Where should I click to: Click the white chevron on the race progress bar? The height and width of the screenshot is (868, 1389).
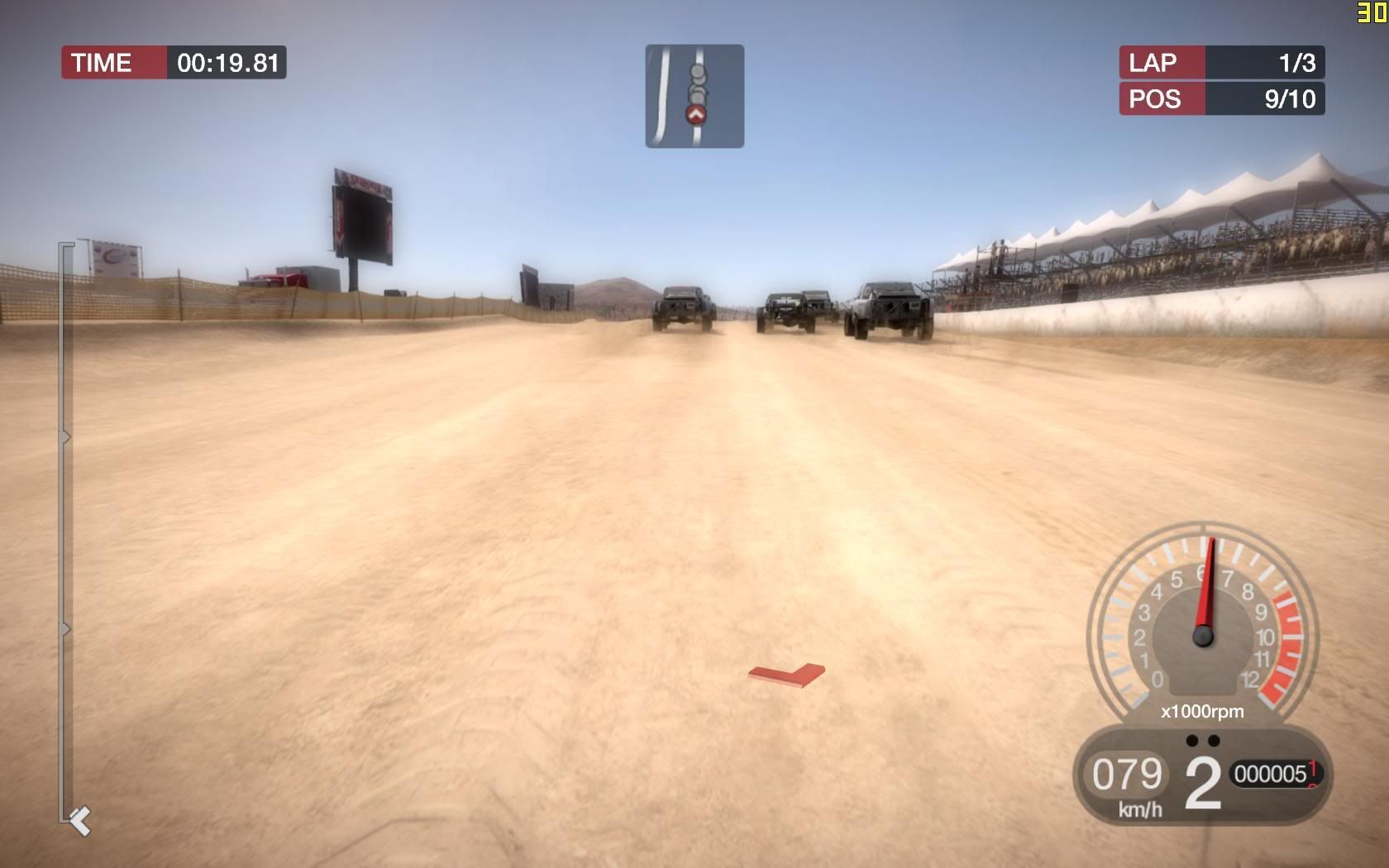(80, 821)
